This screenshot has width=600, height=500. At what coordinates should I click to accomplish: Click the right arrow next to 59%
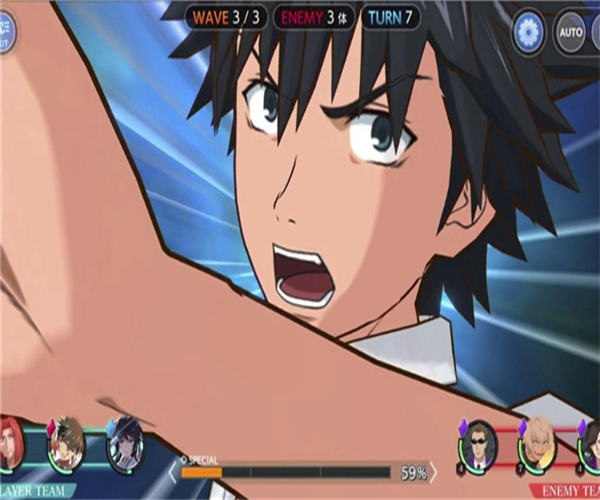tap(434, 471)
